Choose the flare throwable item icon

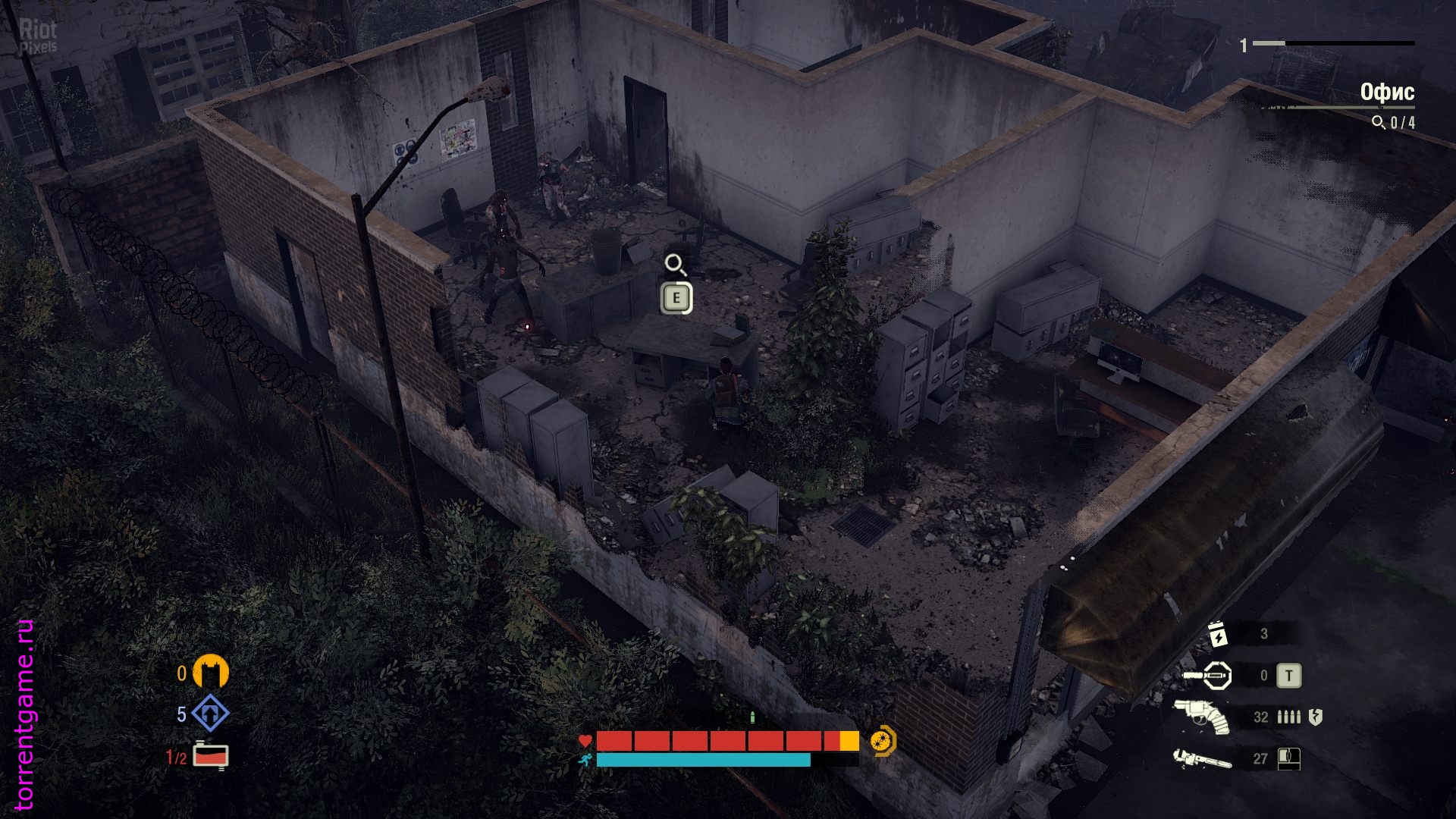coord(1208,675)
